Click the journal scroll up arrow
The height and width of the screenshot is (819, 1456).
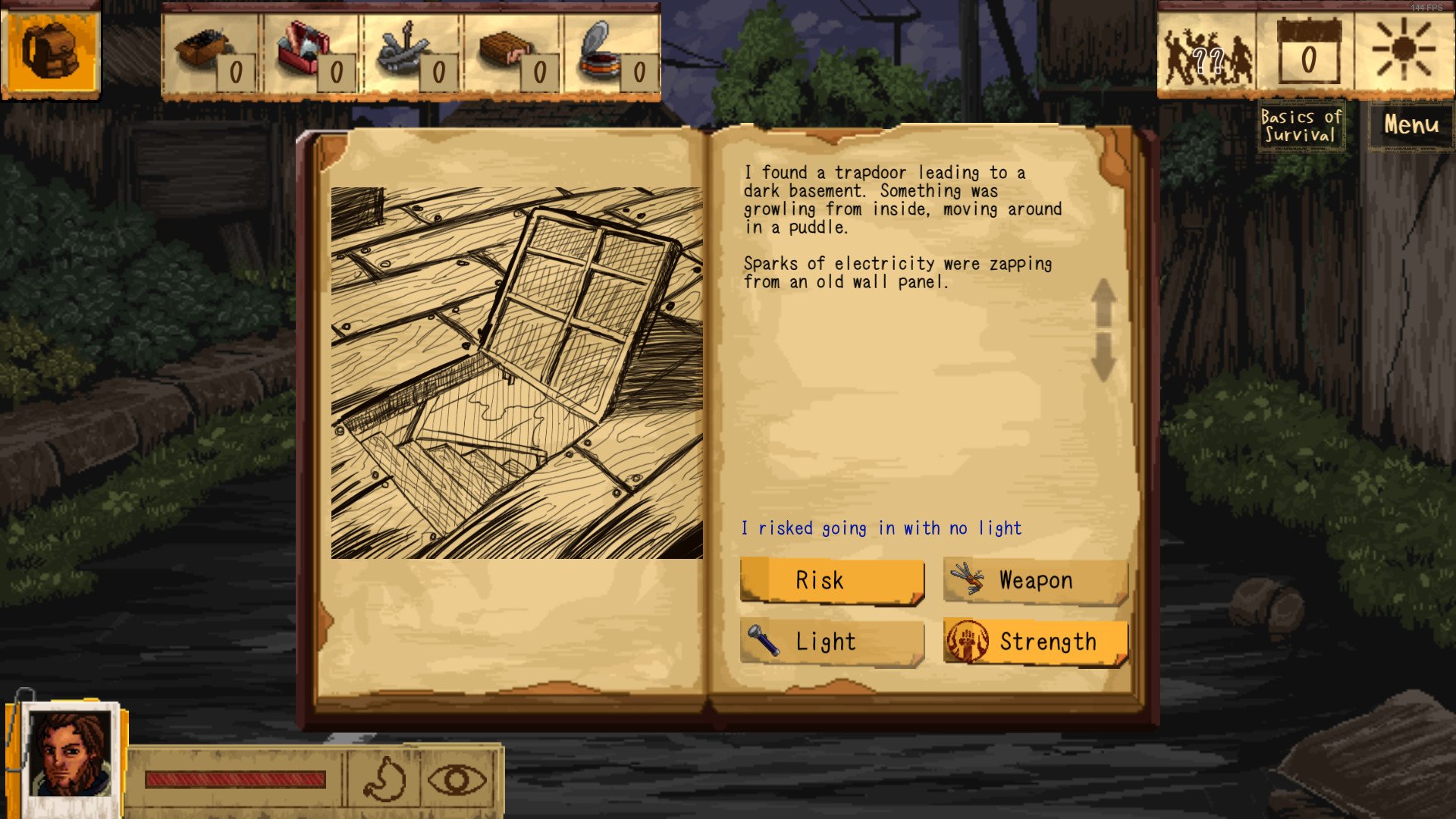click(1103, 301)
